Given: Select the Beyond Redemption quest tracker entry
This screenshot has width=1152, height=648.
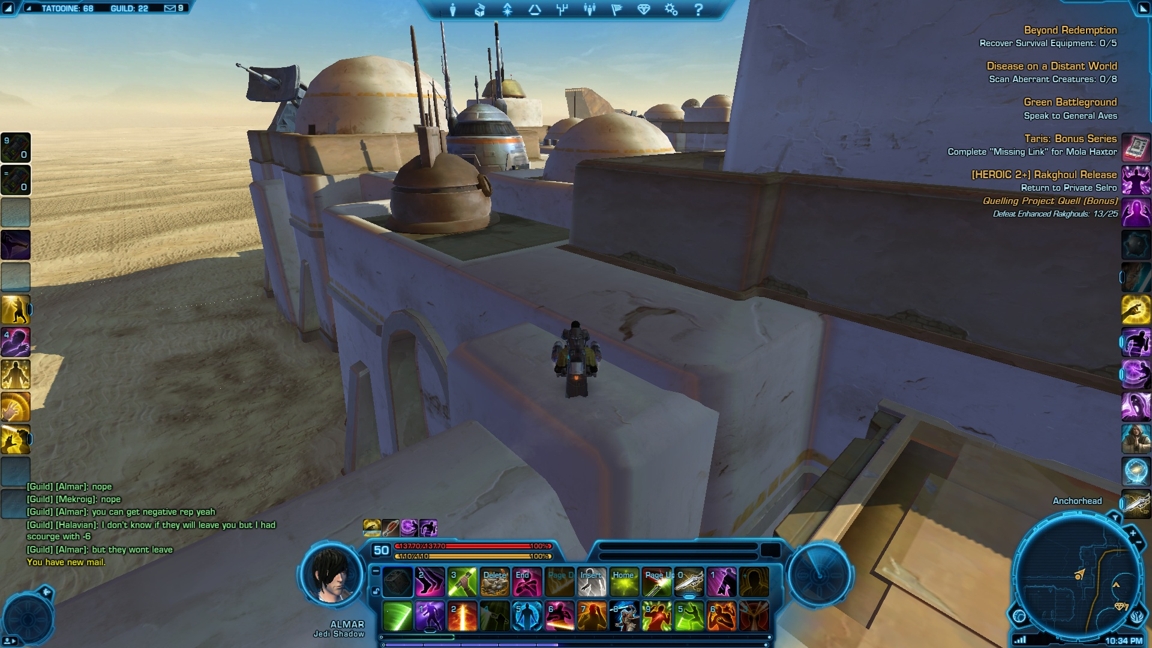Looking at the screenshot, I should pyautogui.click(x=1069, y=30).
